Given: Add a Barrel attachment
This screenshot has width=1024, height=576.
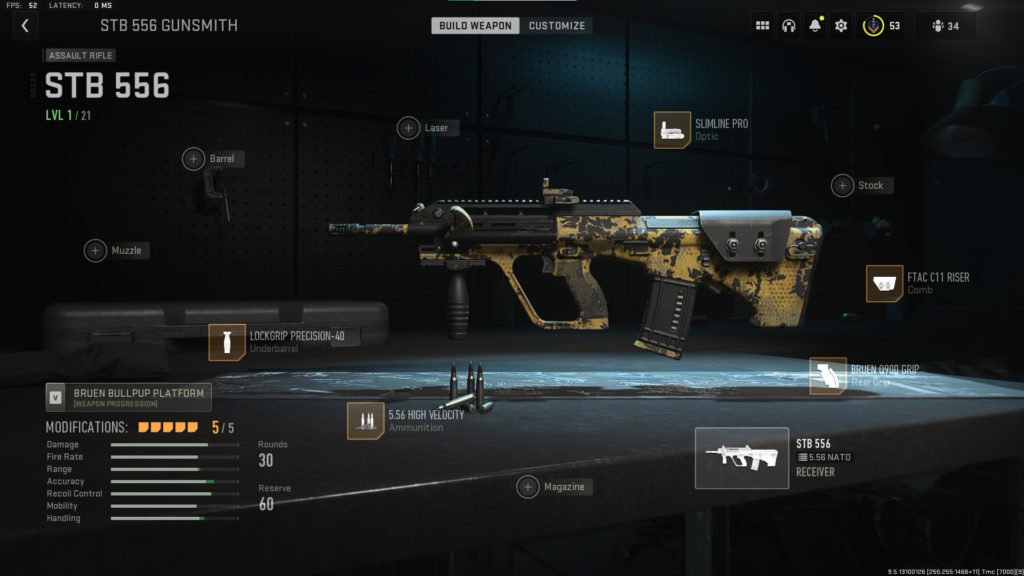Looking at the screenshot, I should click(194, 158).
